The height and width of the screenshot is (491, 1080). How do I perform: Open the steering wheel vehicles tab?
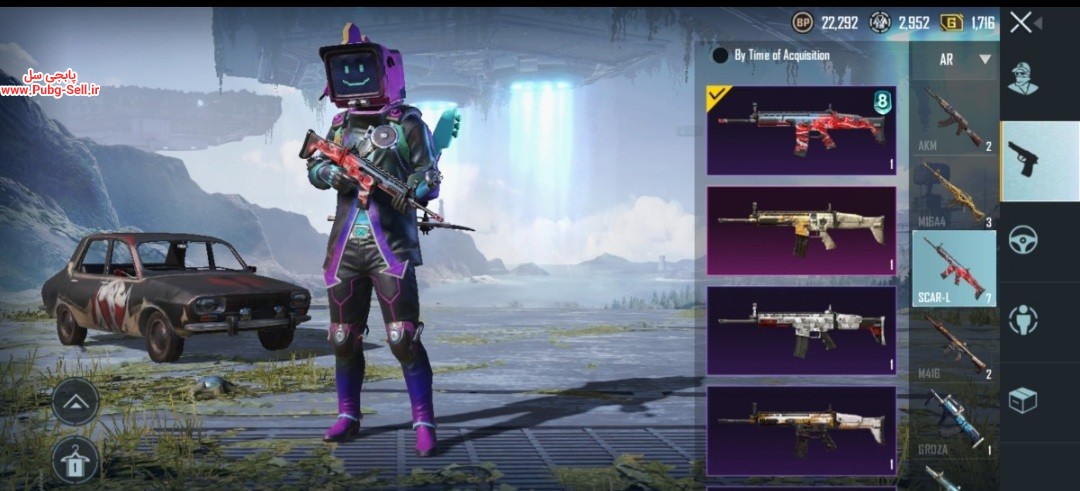click(x=1023, y=240)
